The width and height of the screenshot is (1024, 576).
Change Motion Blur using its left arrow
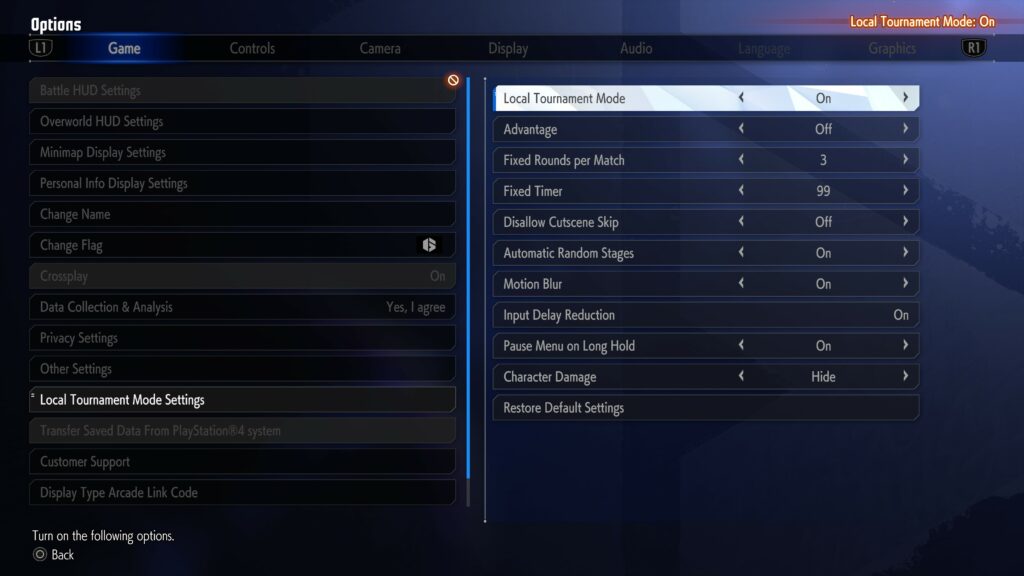pyautogui.click(x=741, y=284)
